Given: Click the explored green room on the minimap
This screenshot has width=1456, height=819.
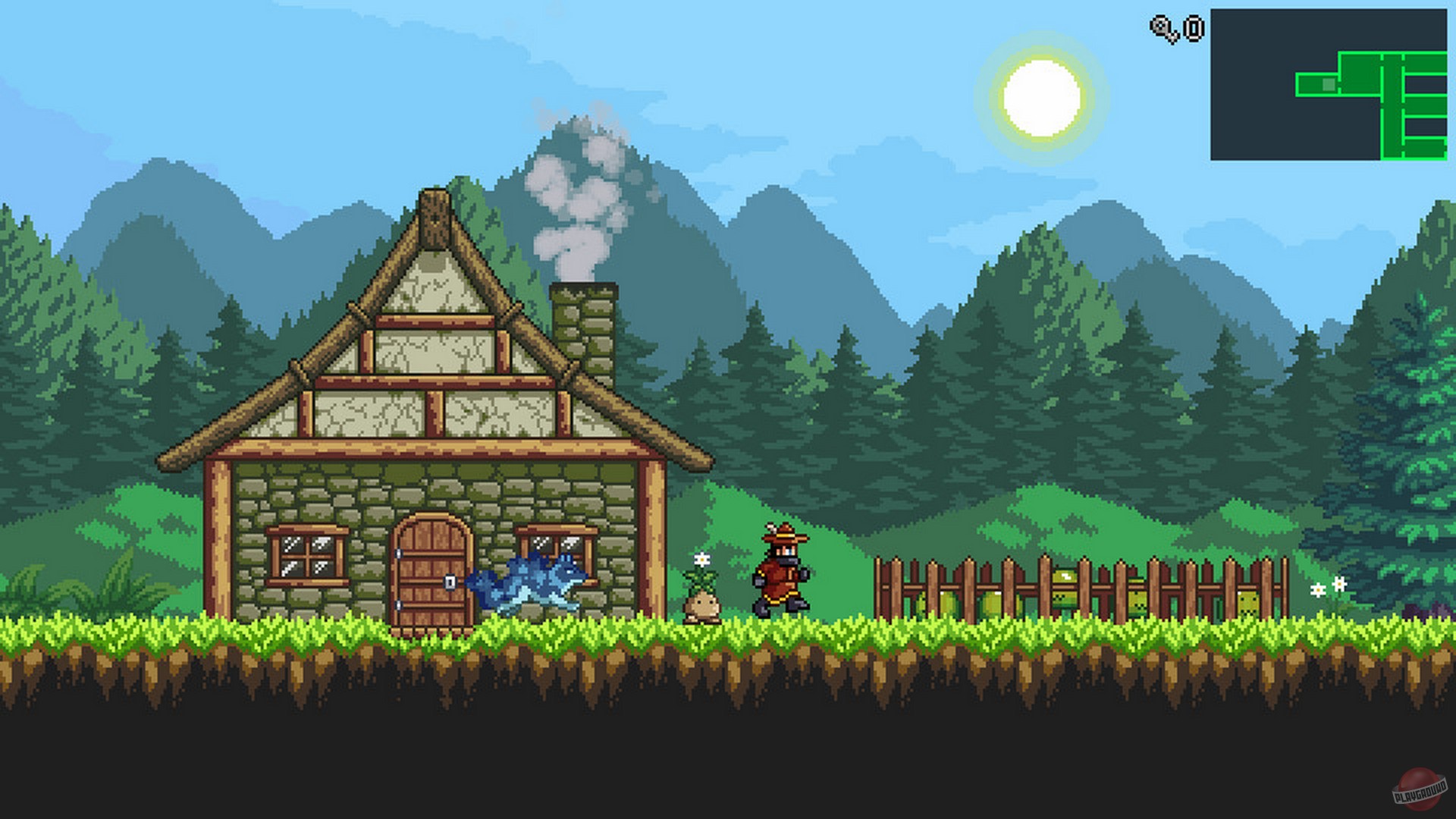Looking at the screenshot, I should coord(1360,71).
